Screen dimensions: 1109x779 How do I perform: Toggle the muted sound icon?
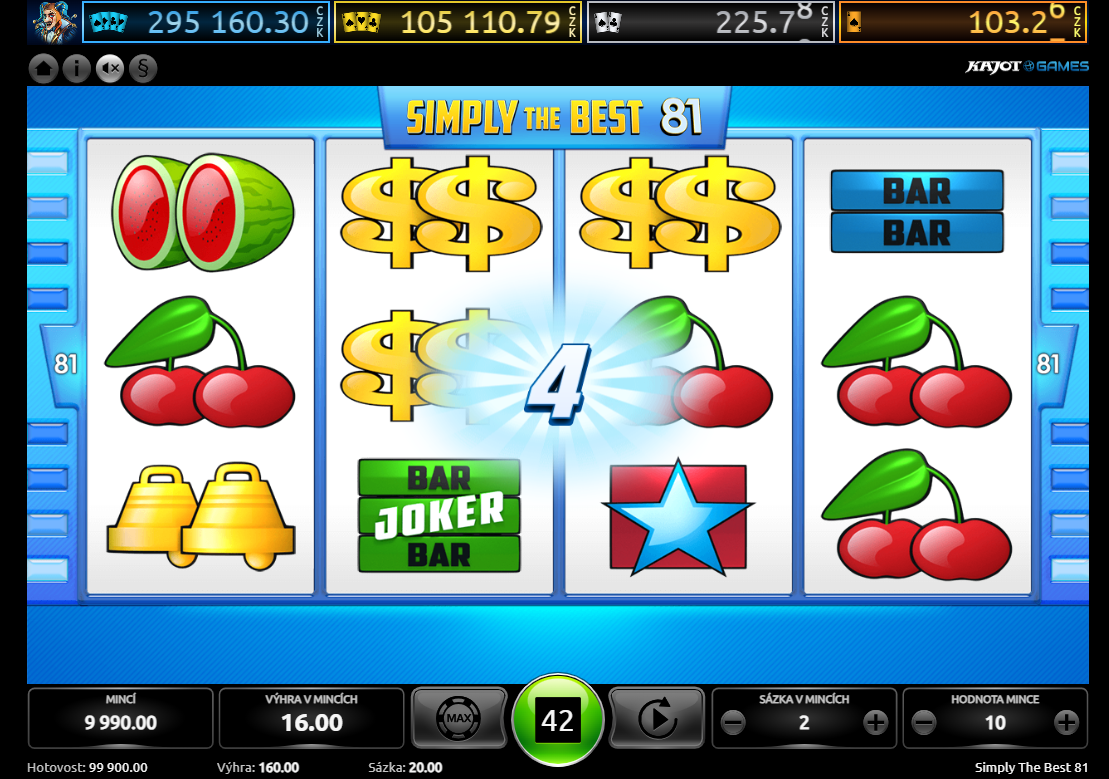coord(109,68)
